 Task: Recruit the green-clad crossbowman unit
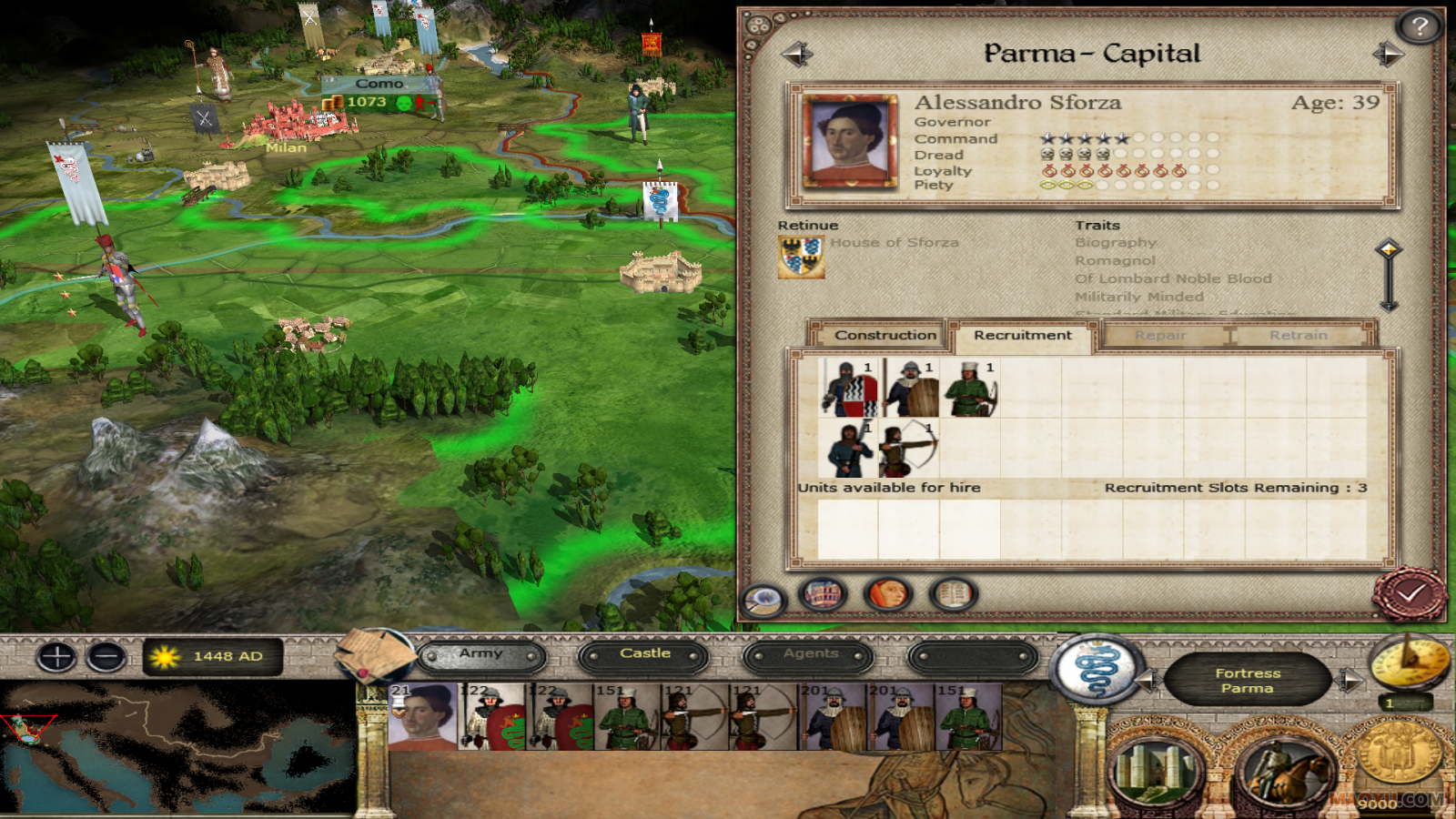point(970,388)
